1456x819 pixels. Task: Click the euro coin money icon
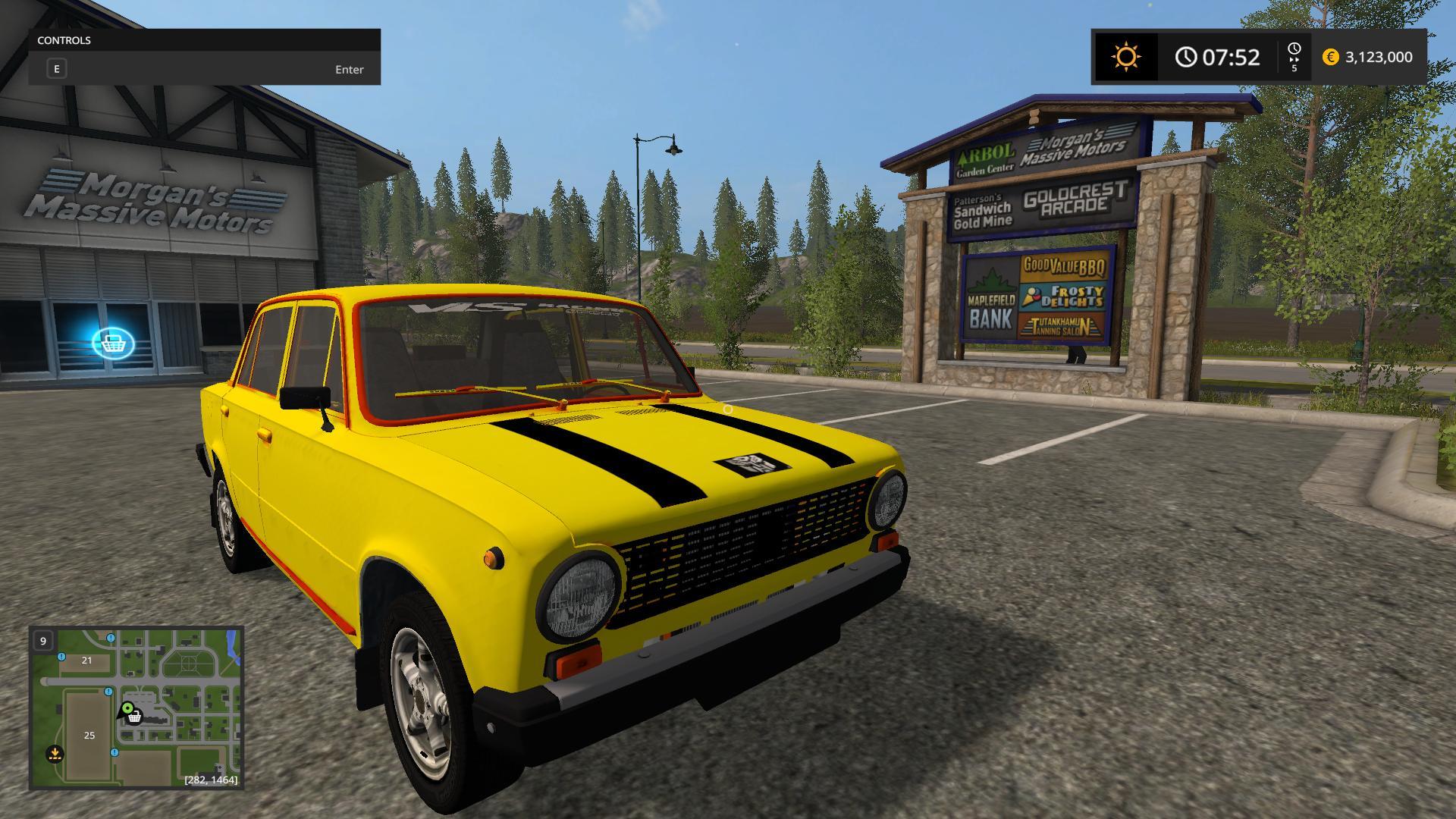point(1330,57)
